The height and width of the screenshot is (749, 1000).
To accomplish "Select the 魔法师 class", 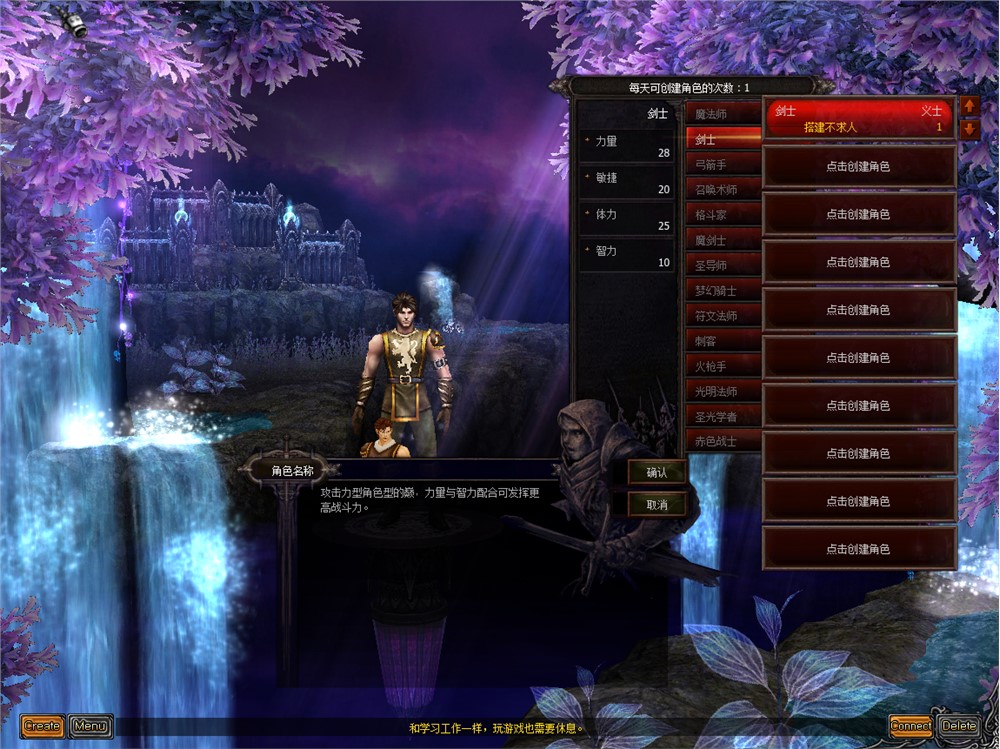I will point(723,115).
